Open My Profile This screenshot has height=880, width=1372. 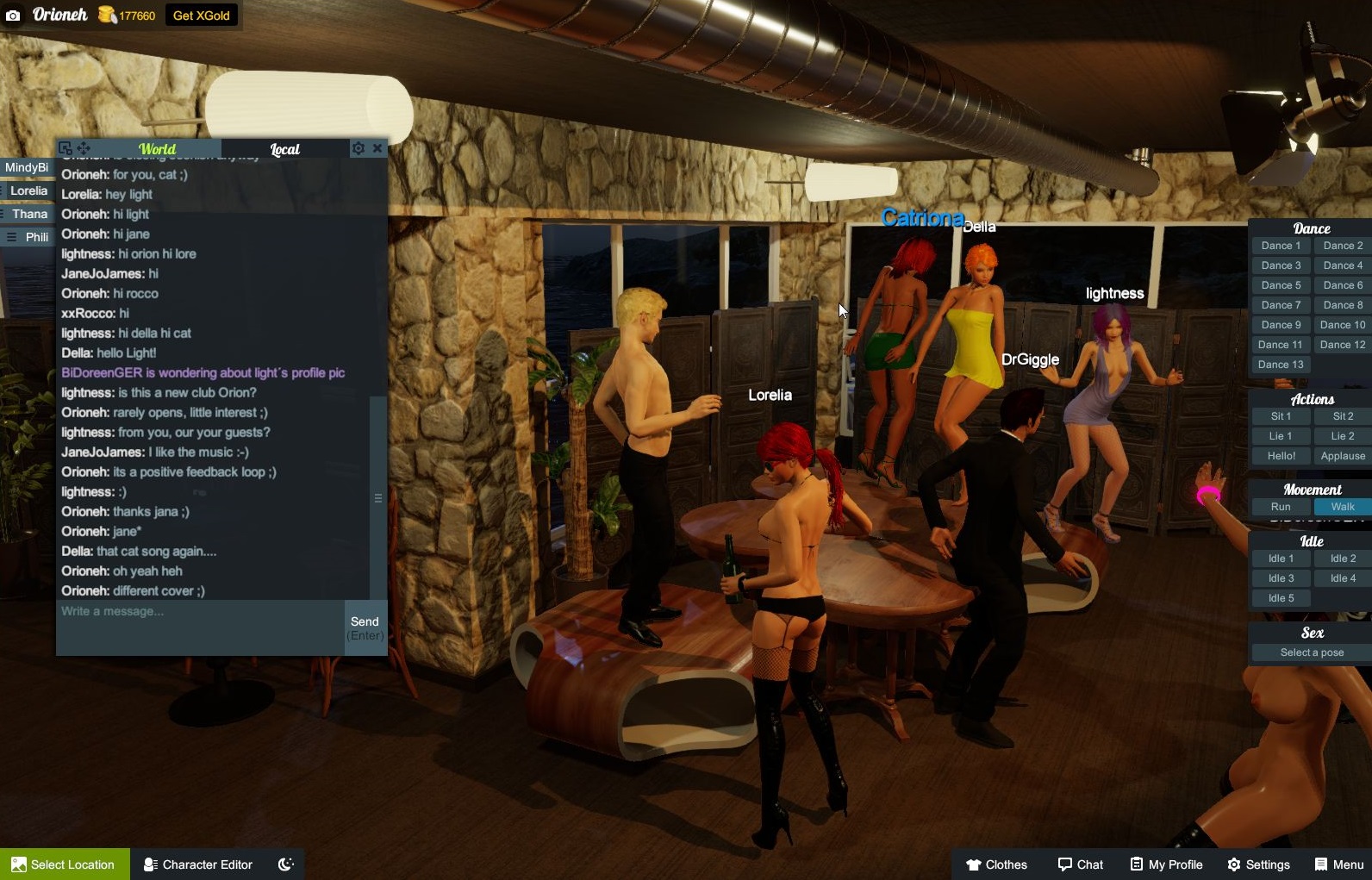(x=1166, y=864)
